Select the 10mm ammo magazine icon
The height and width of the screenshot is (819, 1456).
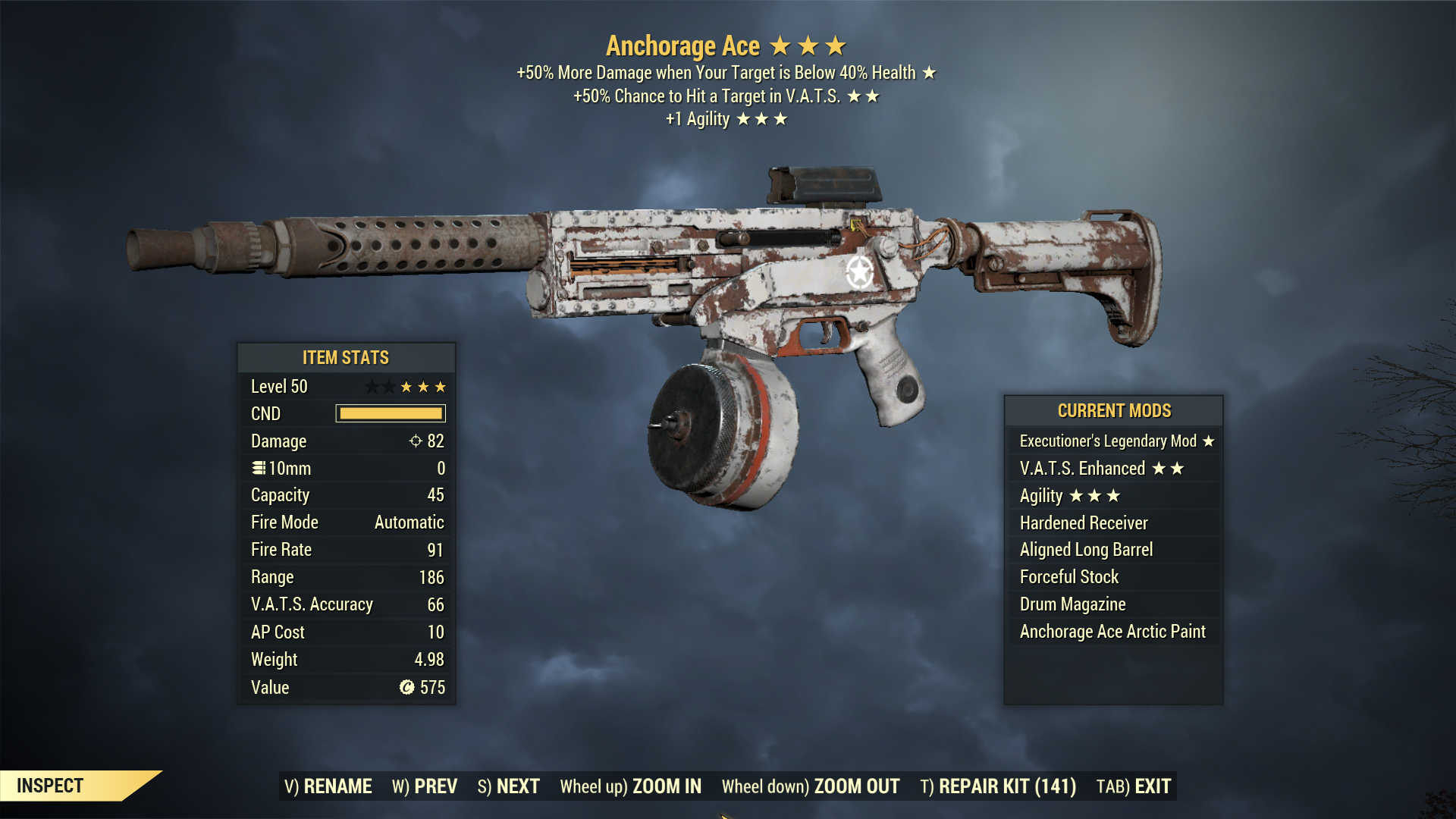[258, 468]
